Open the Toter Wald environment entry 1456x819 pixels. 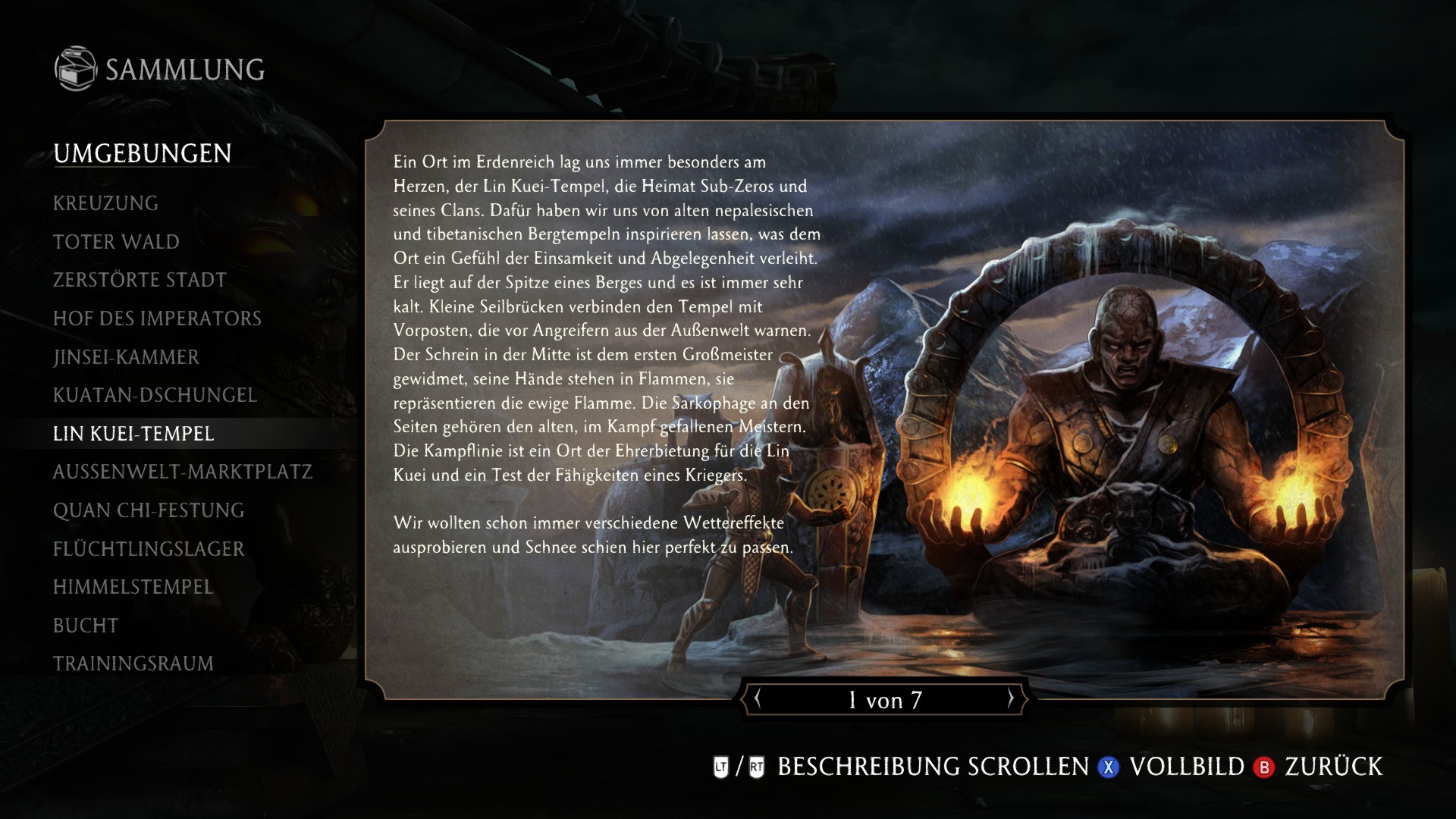tap(115, 241)
